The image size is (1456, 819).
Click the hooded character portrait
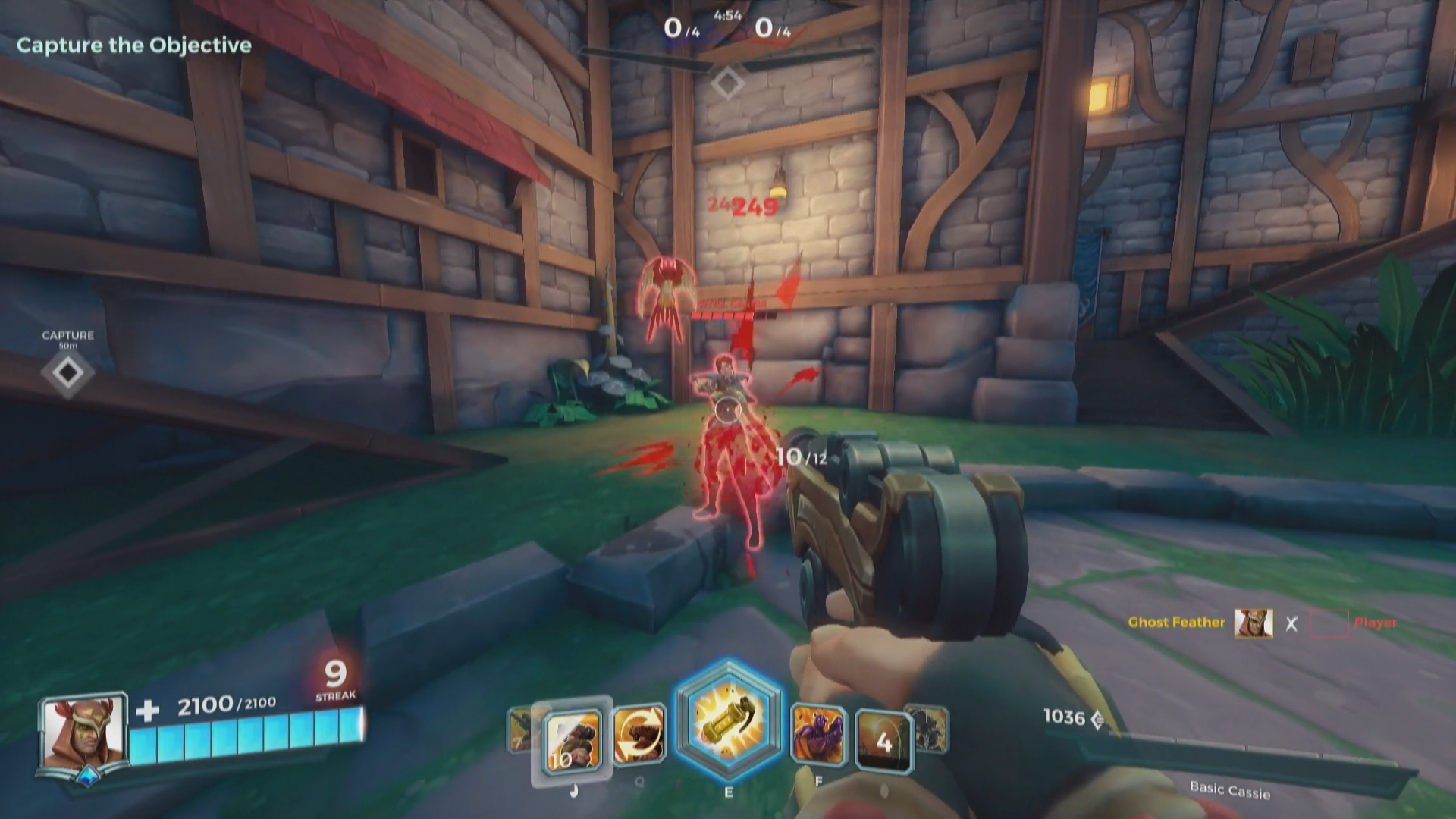click(x=83, y=733)
